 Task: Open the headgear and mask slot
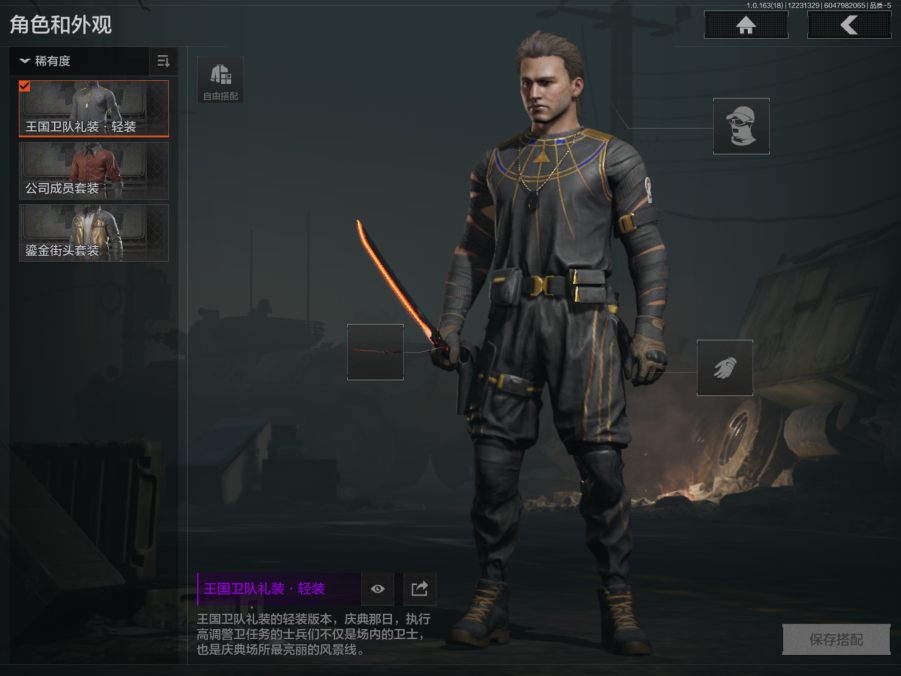741,126
